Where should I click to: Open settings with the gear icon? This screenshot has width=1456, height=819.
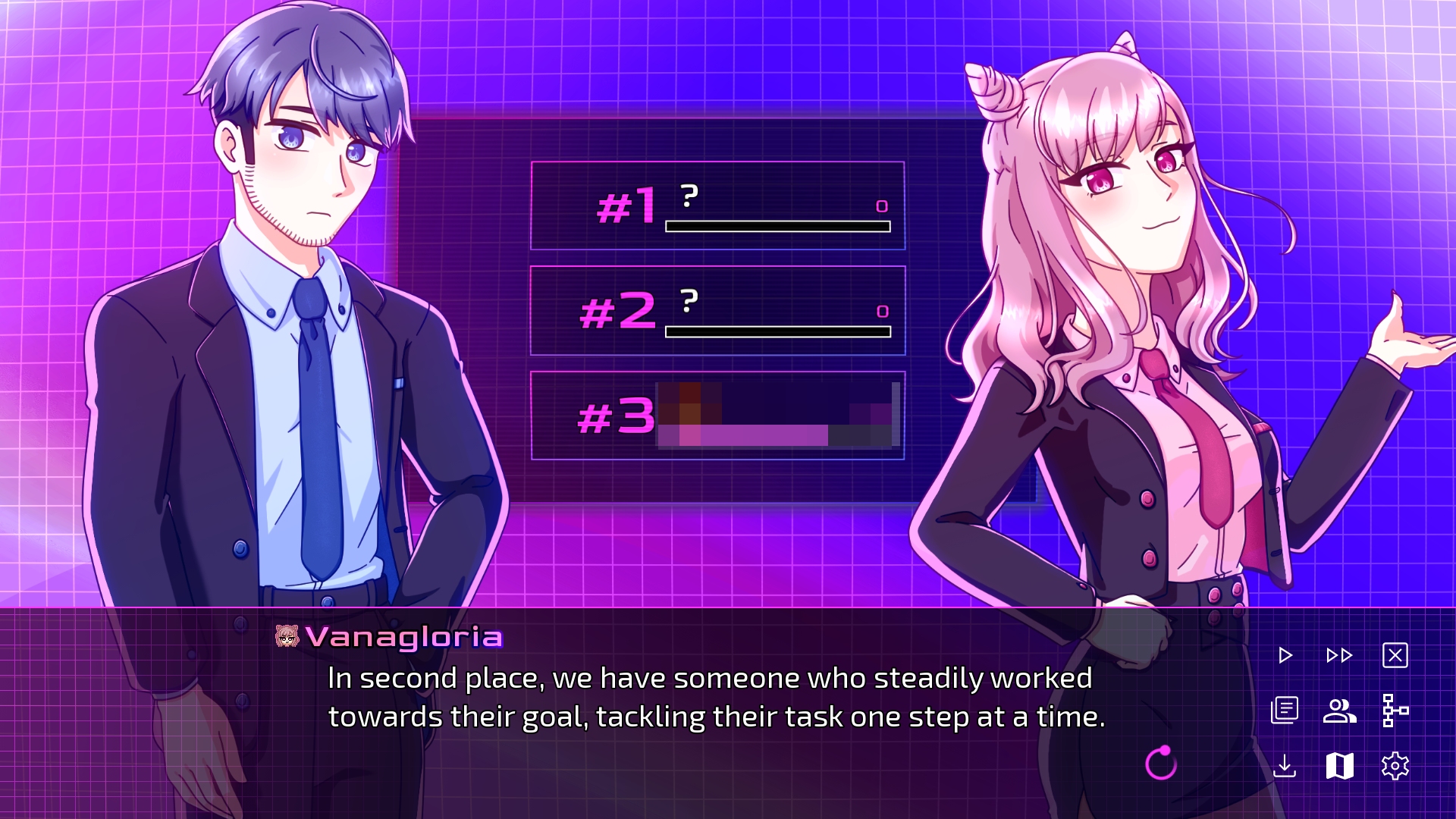(x=1395, y=766)
